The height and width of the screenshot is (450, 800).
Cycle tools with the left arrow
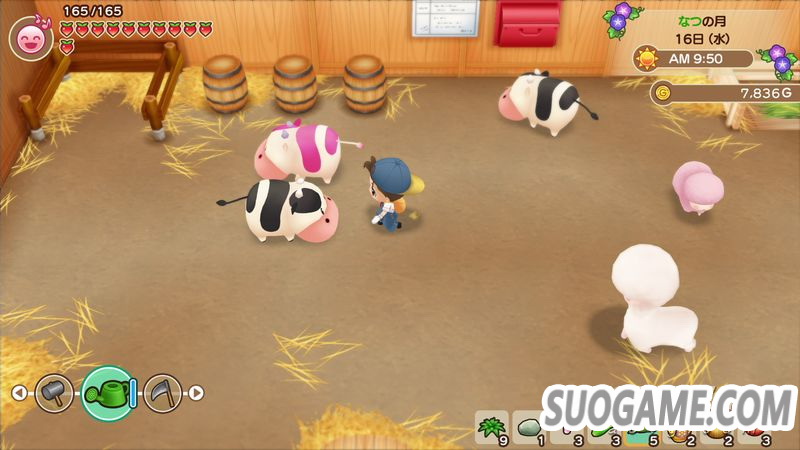[x=18, y=393]
